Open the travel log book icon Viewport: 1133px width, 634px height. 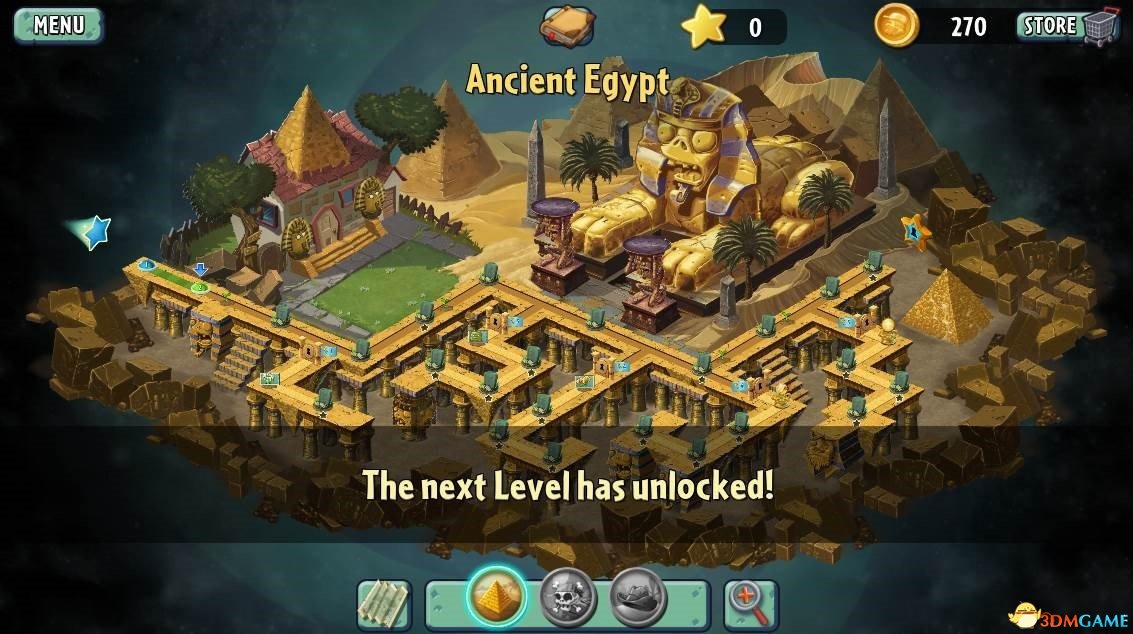coord(567,26)
